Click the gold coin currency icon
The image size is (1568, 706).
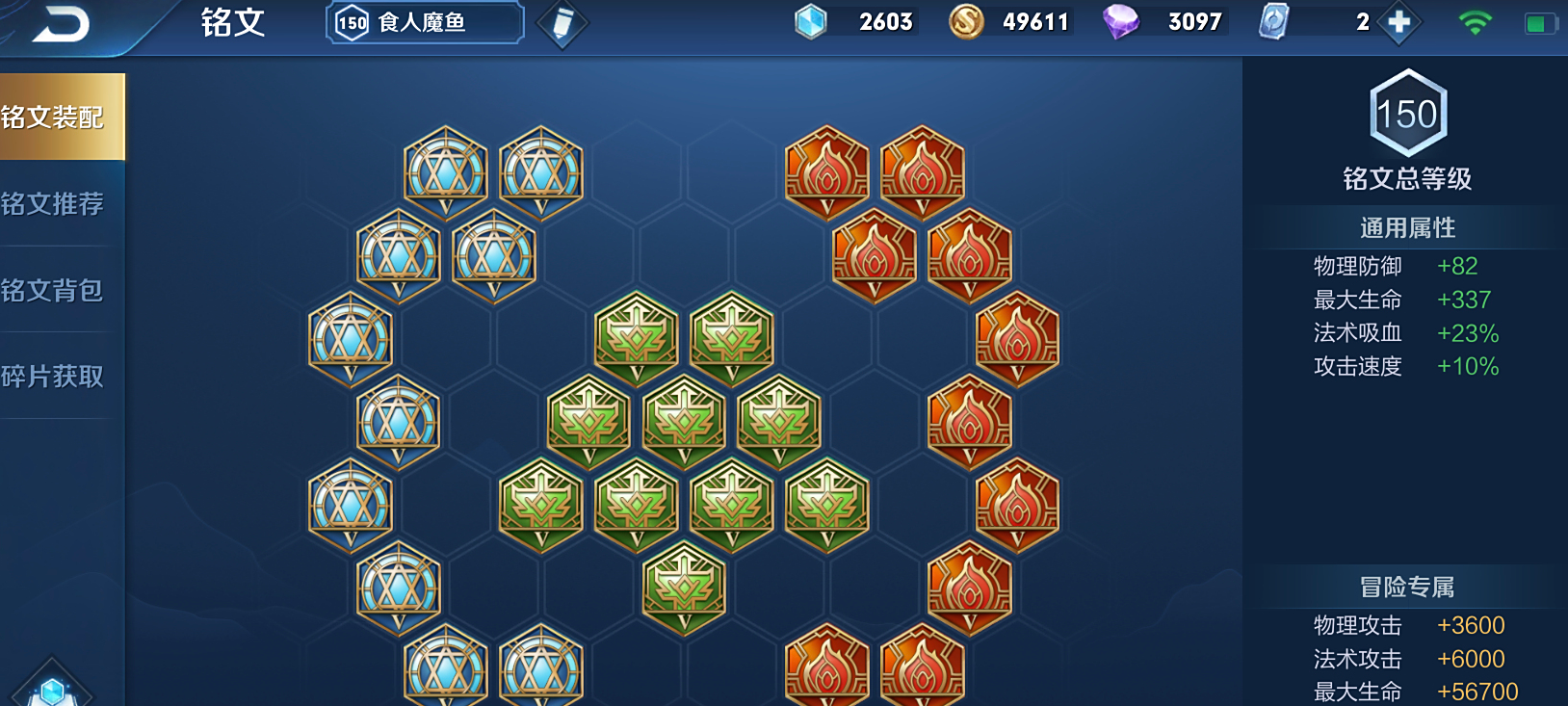click(x=966, y=21)
